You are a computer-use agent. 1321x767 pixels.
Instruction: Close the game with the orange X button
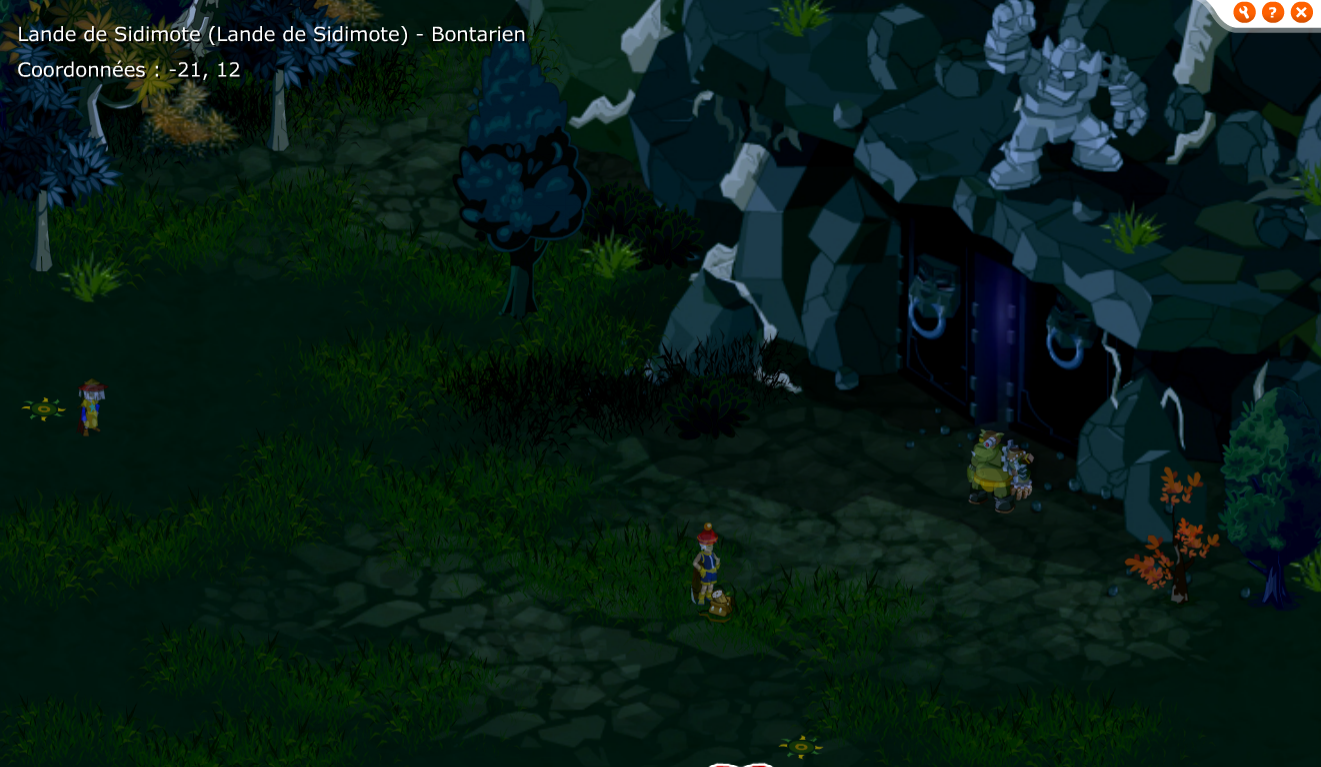(1301, 12)
